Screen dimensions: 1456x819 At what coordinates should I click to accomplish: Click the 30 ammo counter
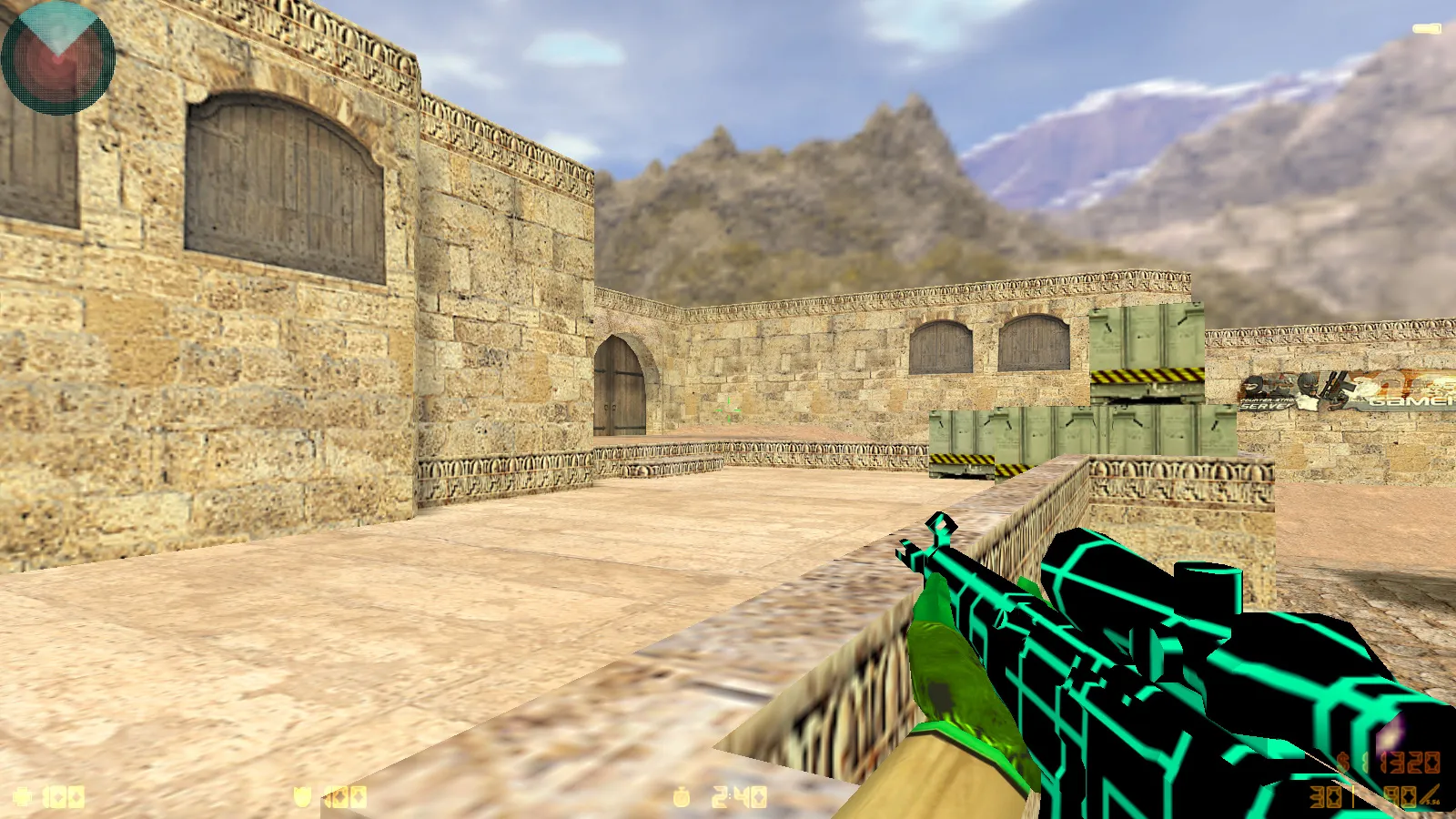pyautogui.click(x=1324, y=796)
